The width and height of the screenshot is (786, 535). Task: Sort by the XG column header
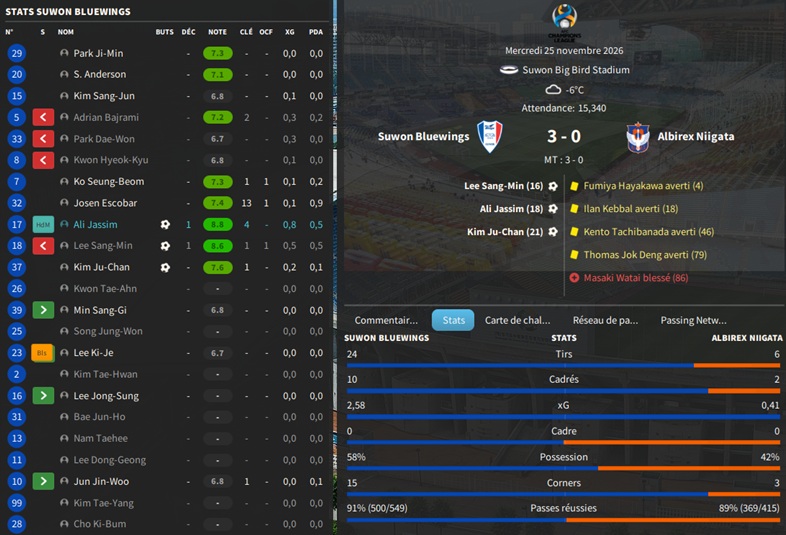click(289, 32)
